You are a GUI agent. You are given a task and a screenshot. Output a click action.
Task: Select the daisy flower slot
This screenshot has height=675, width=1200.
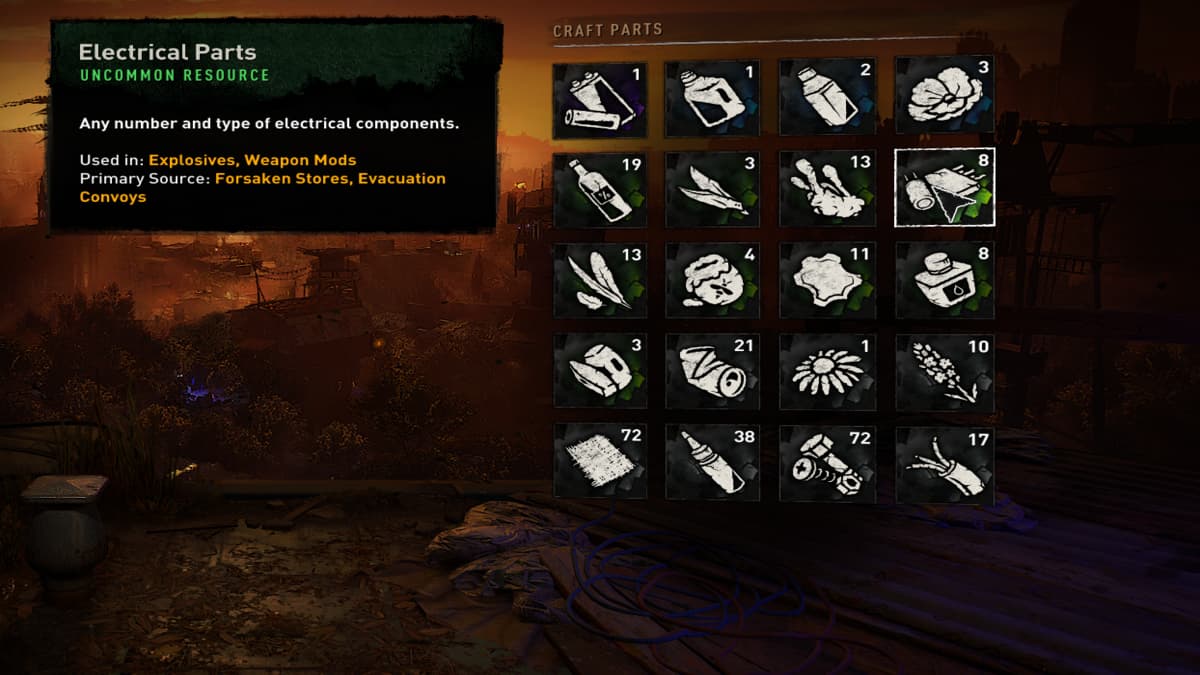pos(827,371)
